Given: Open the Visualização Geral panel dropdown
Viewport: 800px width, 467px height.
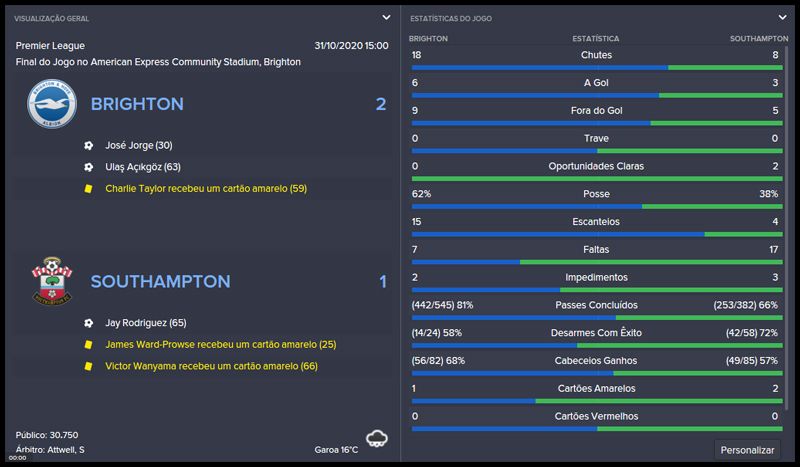Looking at the screenshot, I should [x=386, y=17].
